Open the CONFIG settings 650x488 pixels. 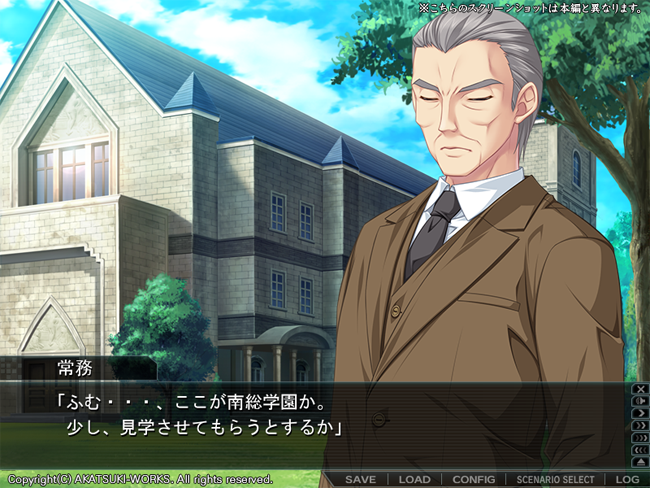pos(473,480)
